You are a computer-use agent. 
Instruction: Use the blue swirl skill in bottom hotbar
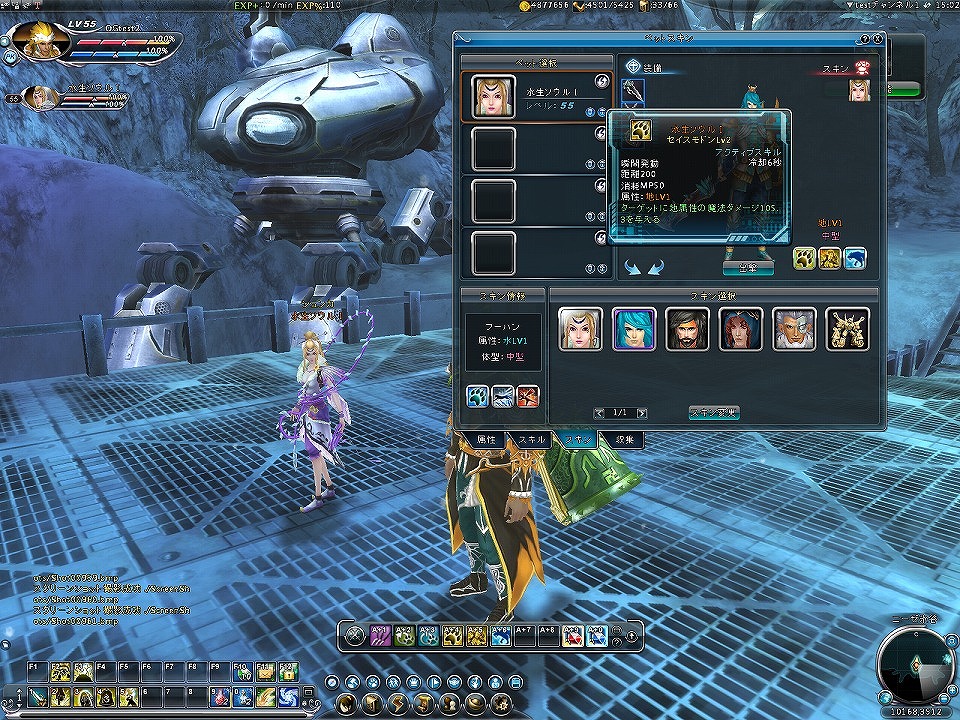(429, 634)
